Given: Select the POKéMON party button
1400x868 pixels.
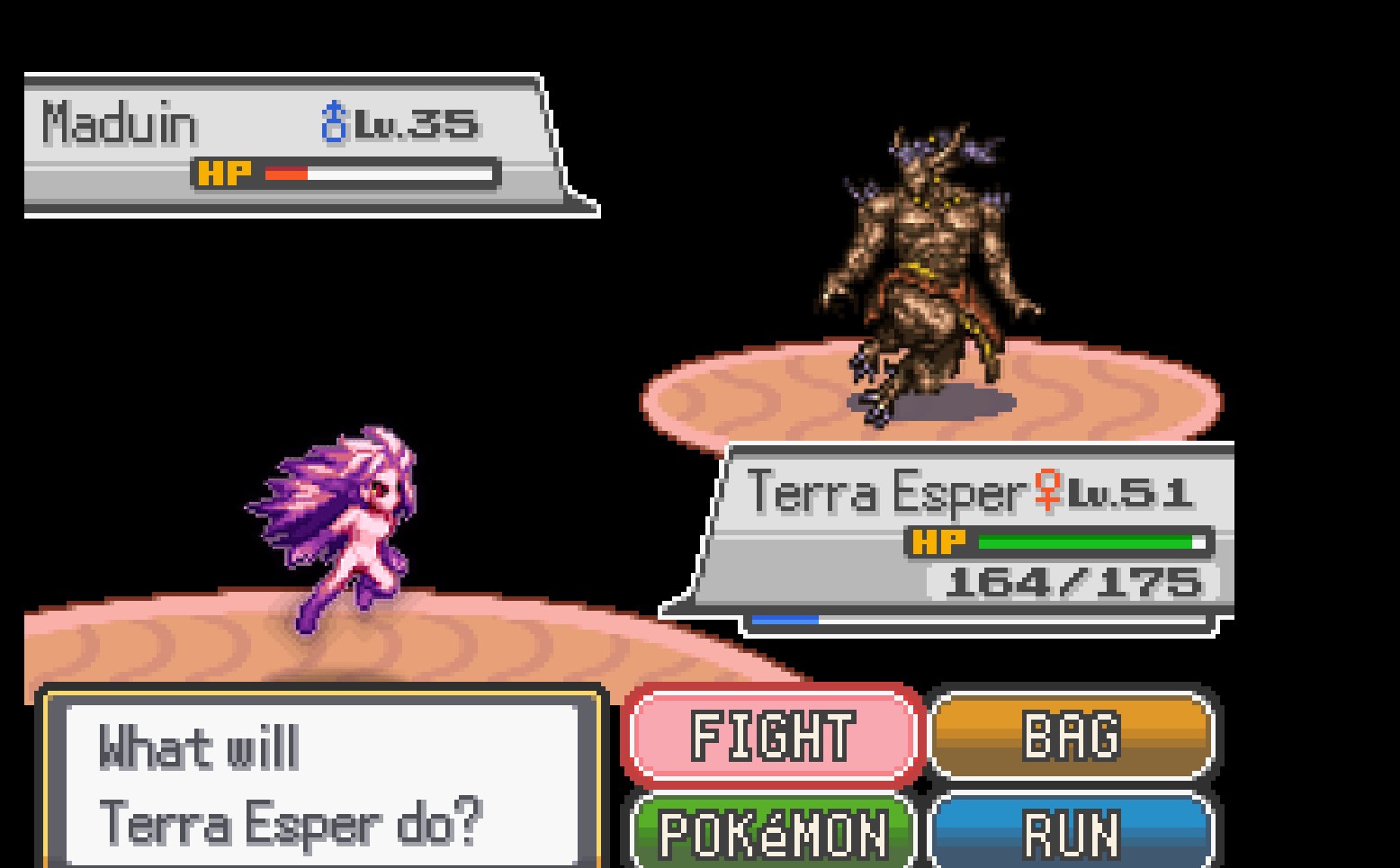Looking at the screenshot, I should (x=774, y=833).
